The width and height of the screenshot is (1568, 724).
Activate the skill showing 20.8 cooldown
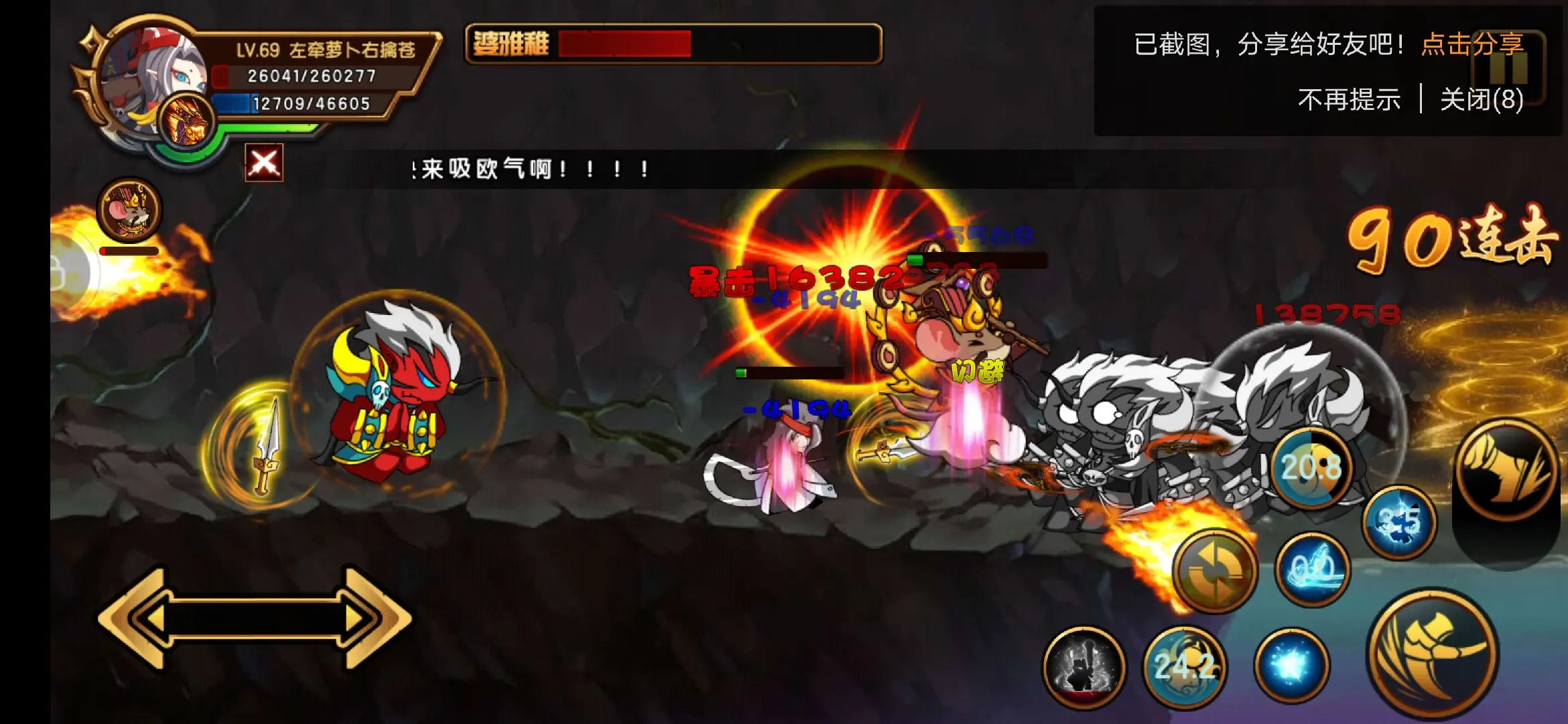point(1311,467)
